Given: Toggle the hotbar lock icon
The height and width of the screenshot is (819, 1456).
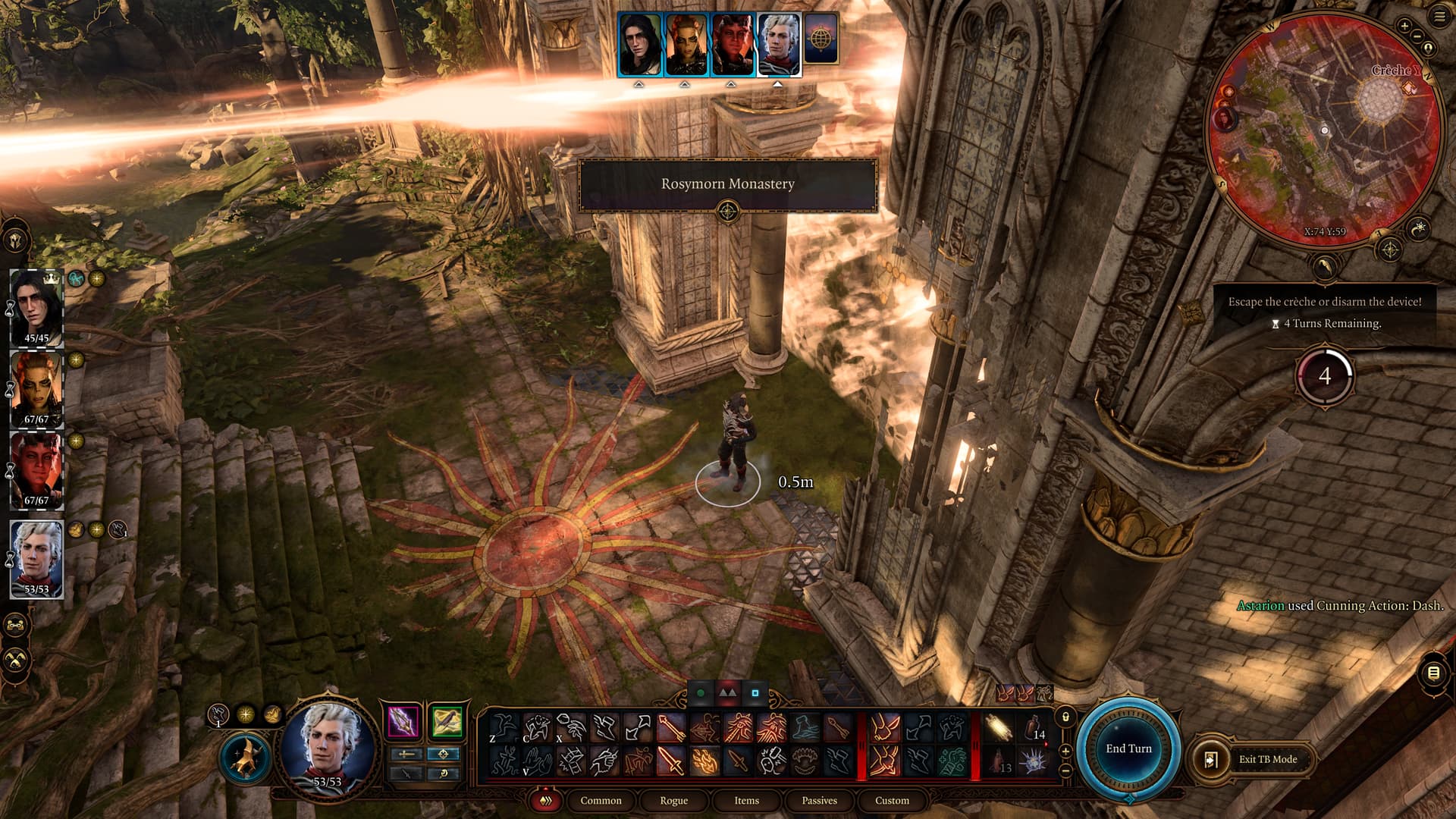Looking at the screenshot, I should point(1065,717).
